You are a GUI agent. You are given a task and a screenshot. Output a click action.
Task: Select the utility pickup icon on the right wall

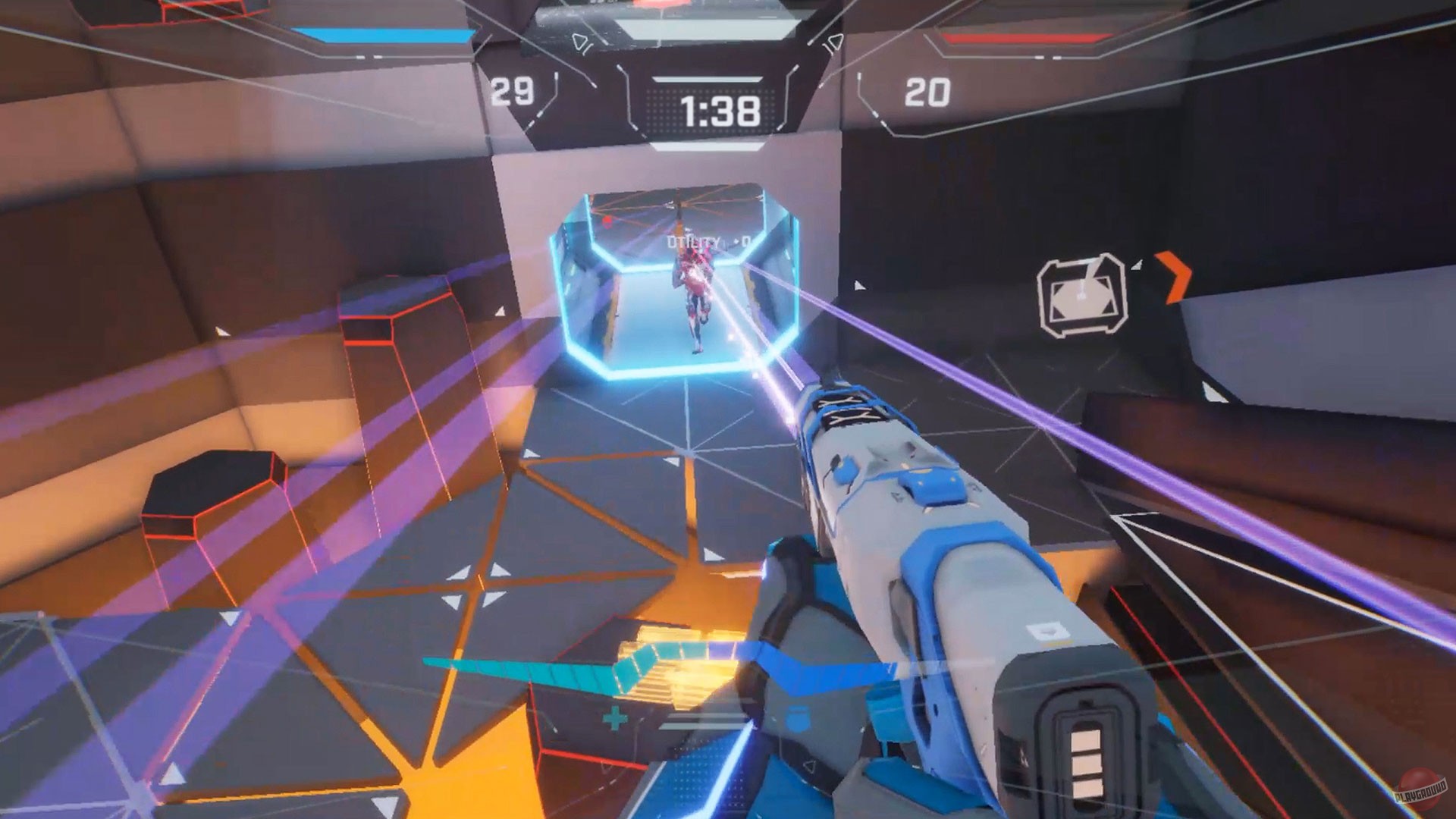point(1082,293)
